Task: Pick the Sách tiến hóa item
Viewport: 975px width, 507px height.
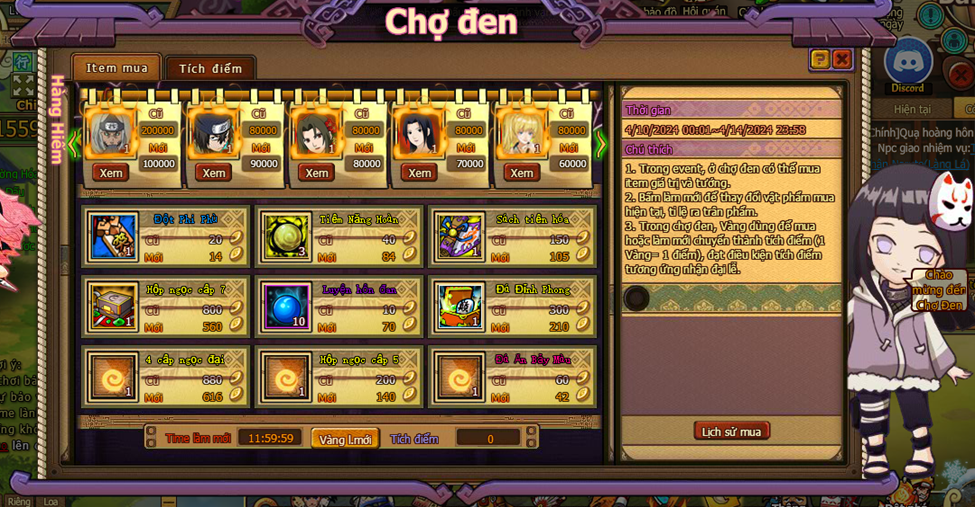Action: click(460, 236)
